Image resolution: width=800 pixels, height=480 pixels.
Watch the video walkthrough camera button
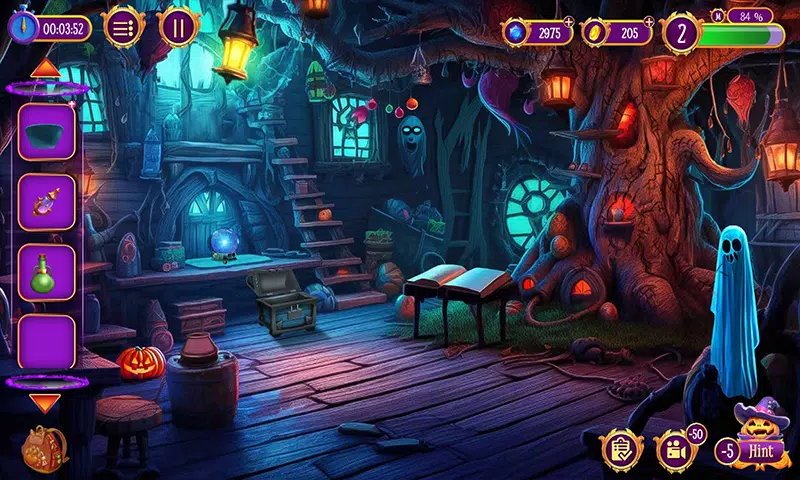(x=675, y=451)
